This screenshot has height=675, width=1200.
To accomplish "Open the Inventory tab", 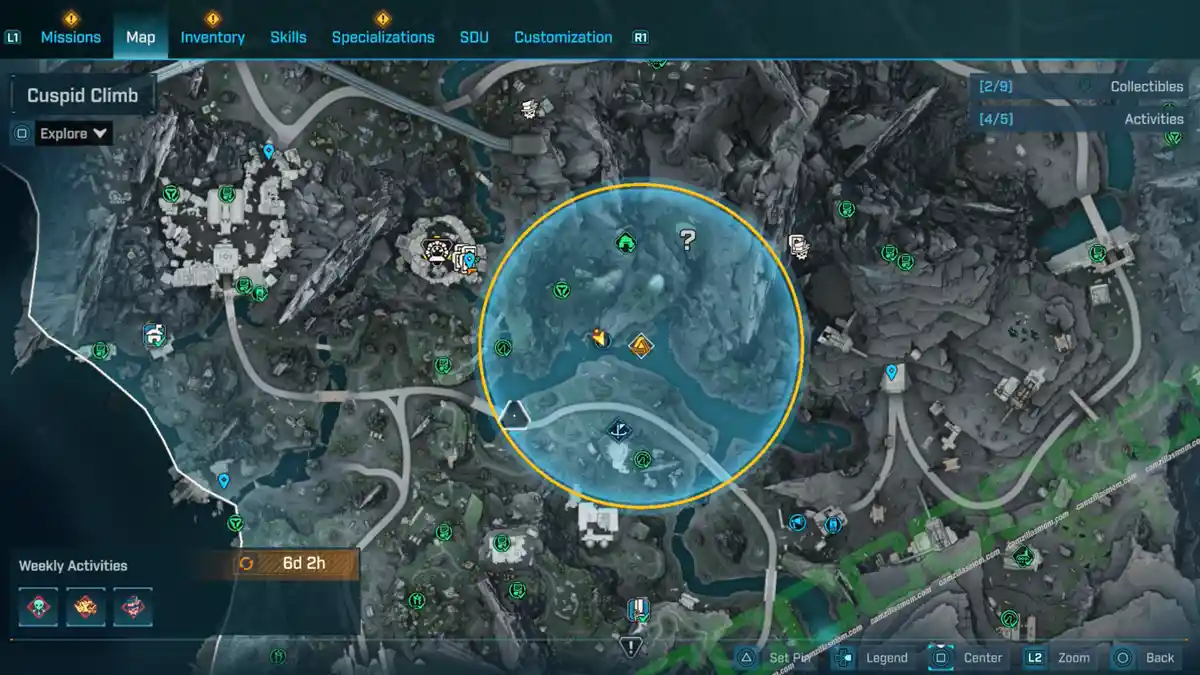I will [212, 37].
